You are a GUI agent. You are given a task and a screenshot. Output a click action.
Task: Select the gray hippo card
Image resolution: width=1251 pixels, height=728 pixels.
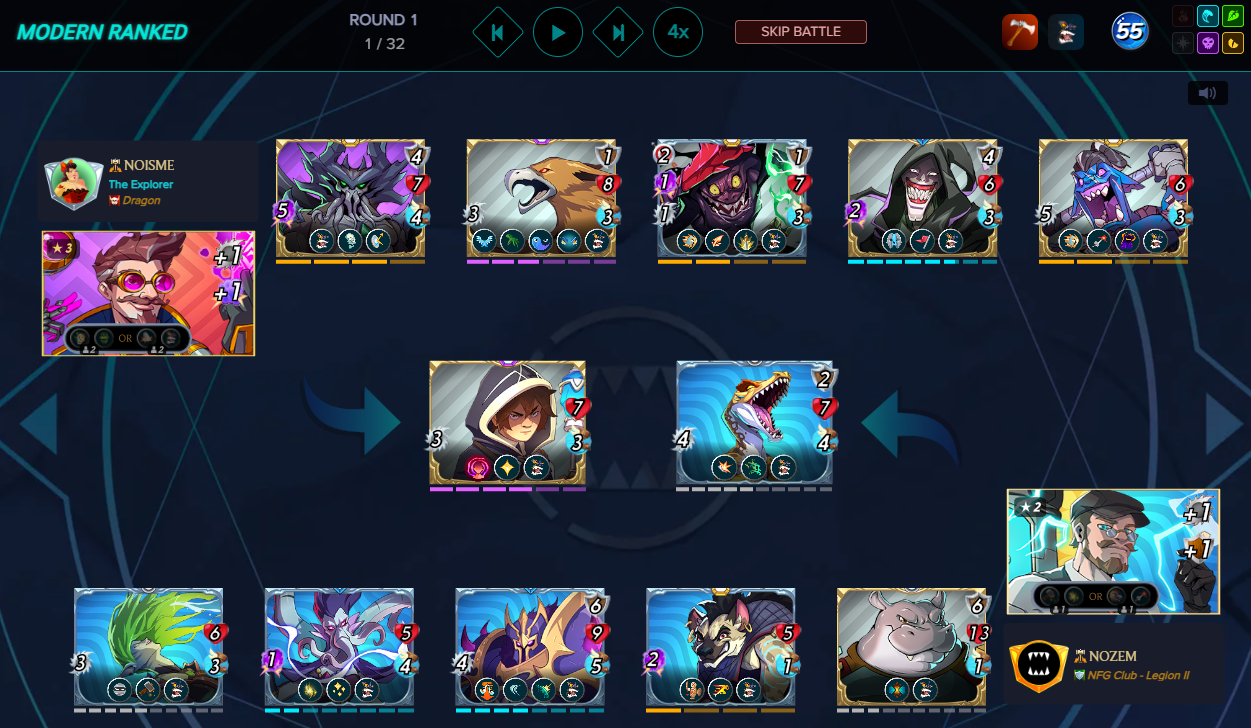coord(911,647)
